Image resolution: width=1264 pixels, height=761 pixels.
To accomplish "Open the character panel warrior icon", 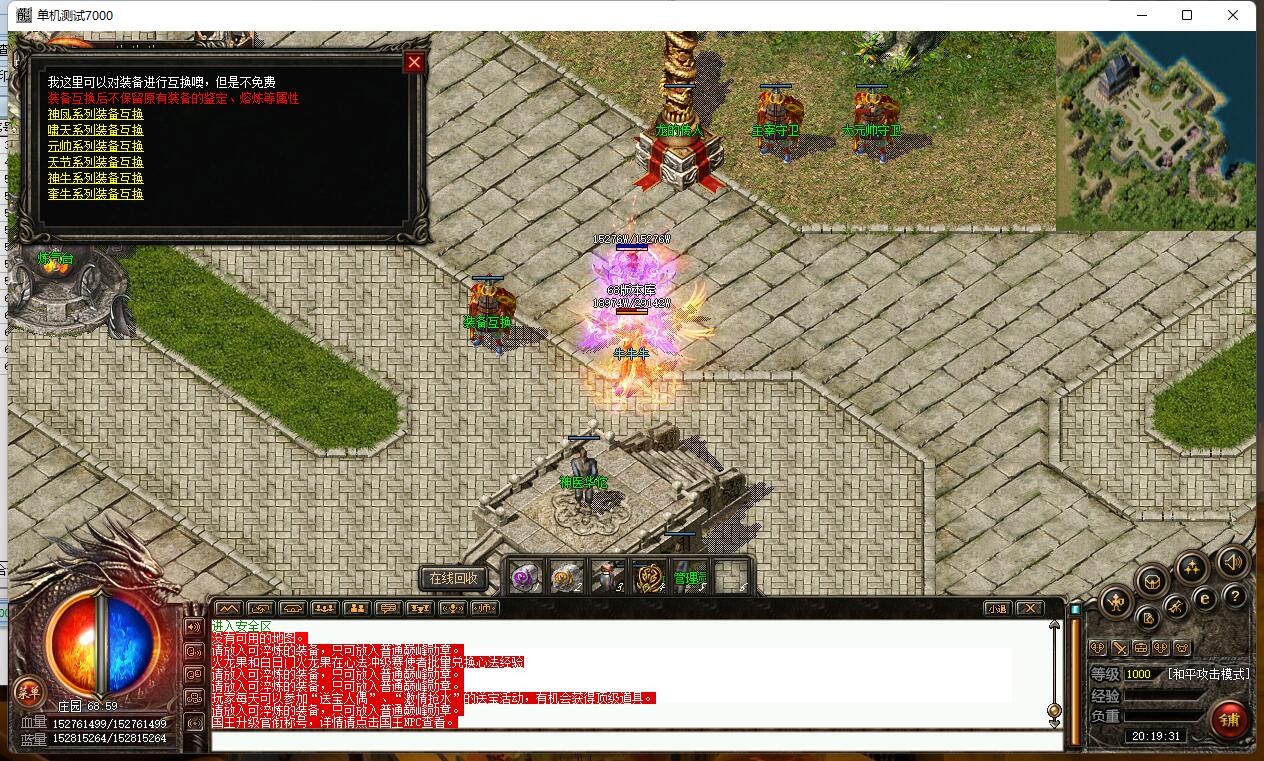I will [x=1116, y=601].
